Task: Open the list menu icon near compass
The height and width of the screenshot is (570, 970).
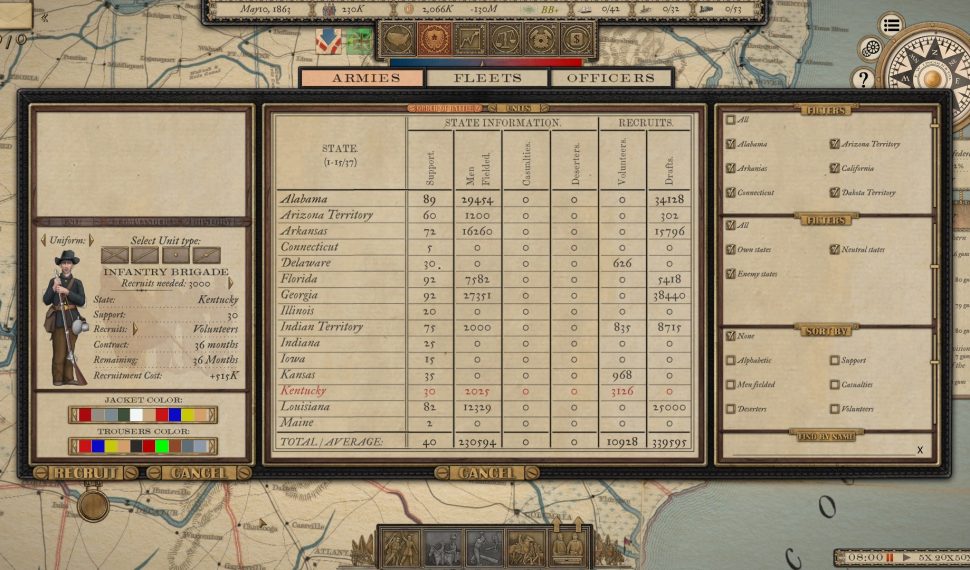Action: [891, 26]
